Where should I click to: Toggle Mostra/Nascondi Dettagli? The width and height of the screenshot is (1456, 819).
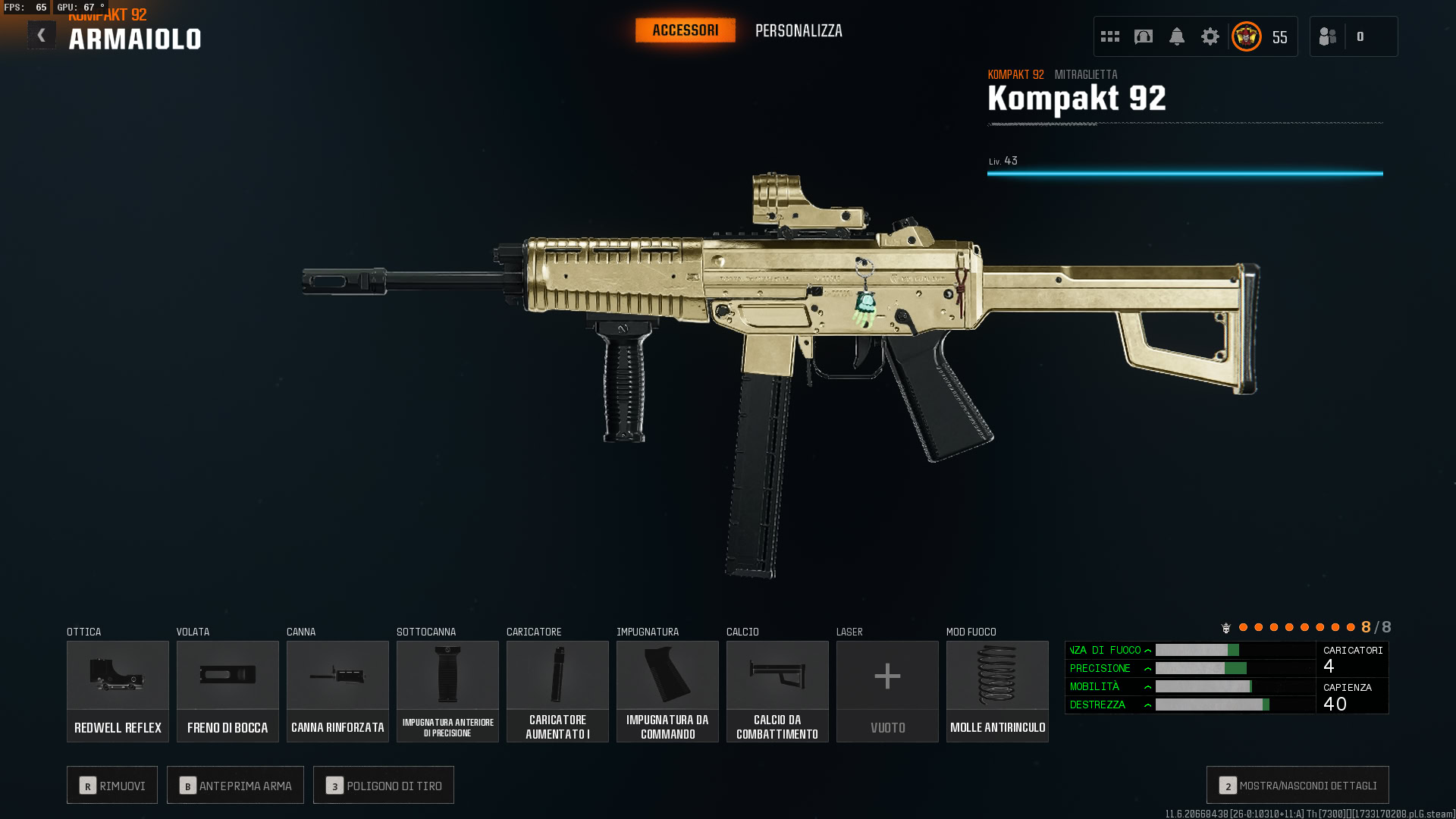coord(1298,786)
